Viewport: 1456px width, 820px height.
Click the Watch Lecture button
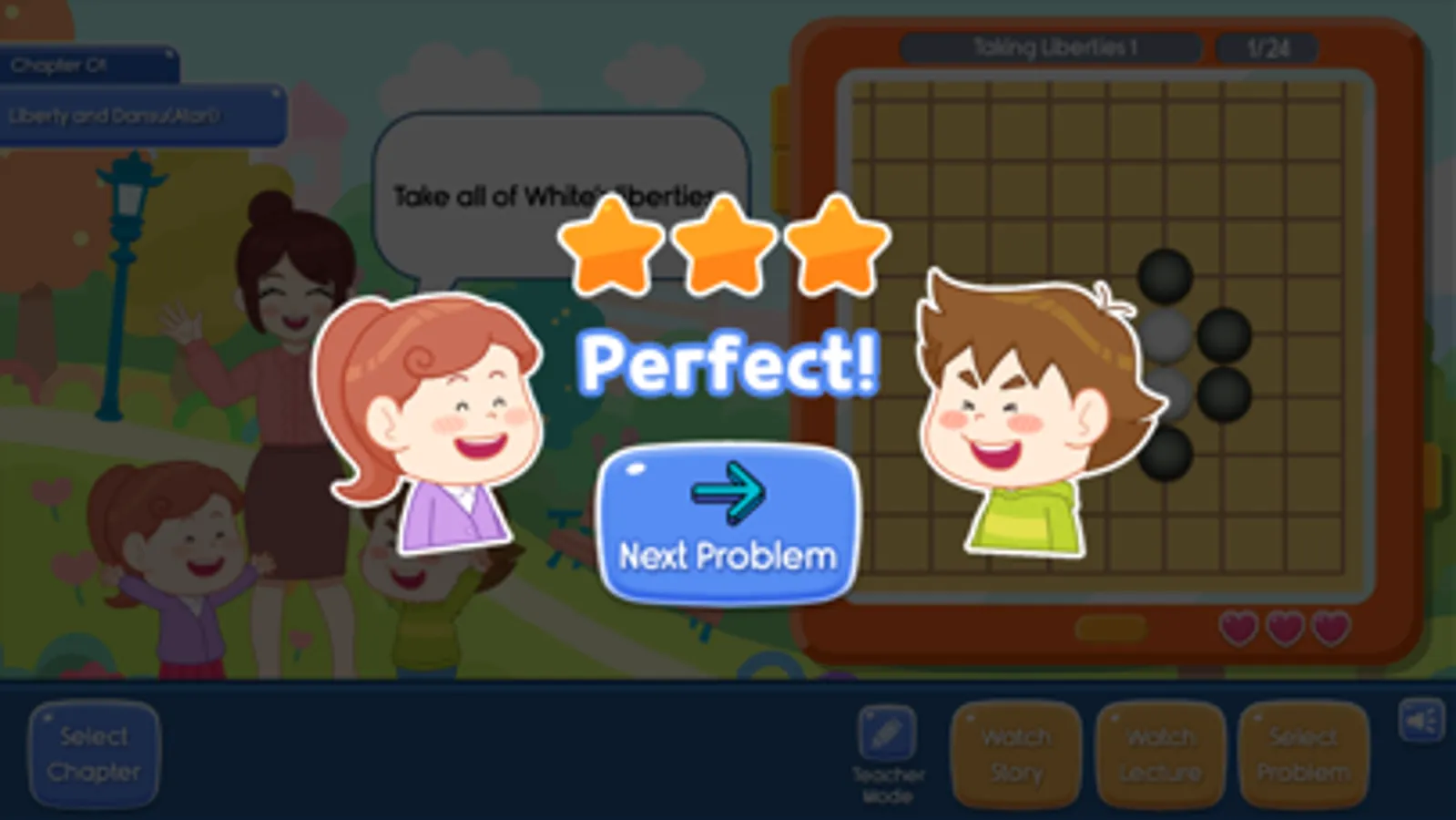tap(1158, 753)
